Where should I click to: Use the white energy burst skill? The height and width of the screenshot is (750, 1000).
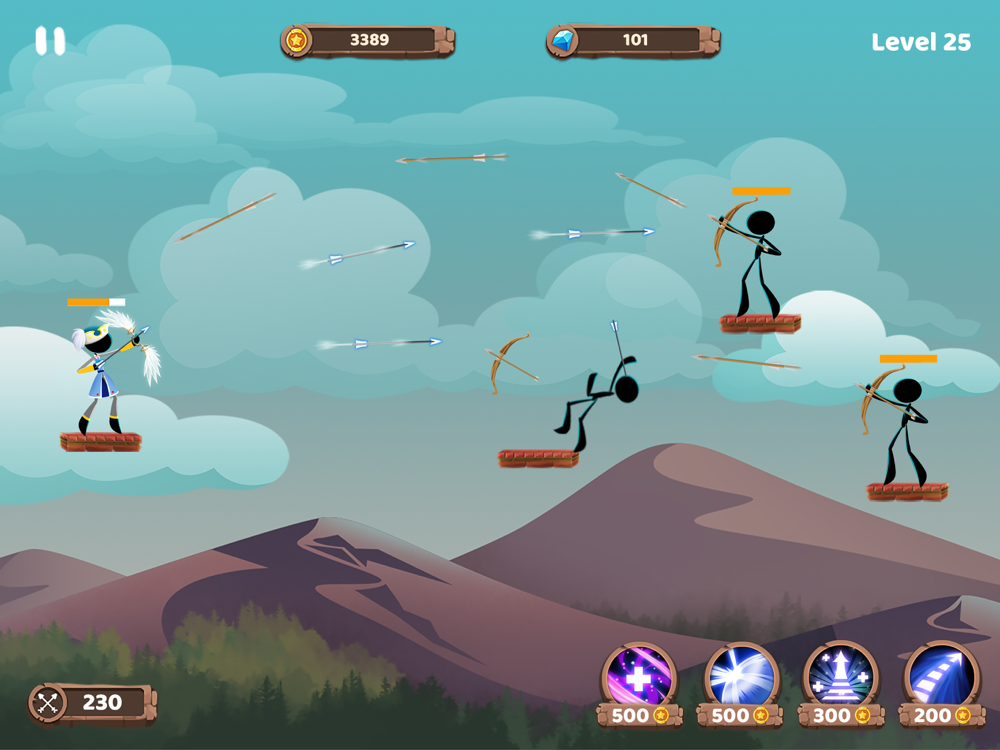739,677
